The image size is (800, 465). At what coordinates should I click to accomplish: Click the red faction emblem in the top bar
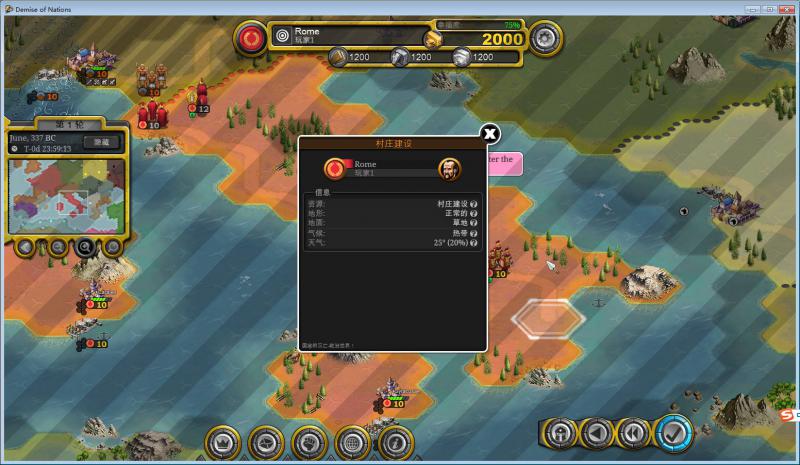pyautogui.click(x=250, y=38)
